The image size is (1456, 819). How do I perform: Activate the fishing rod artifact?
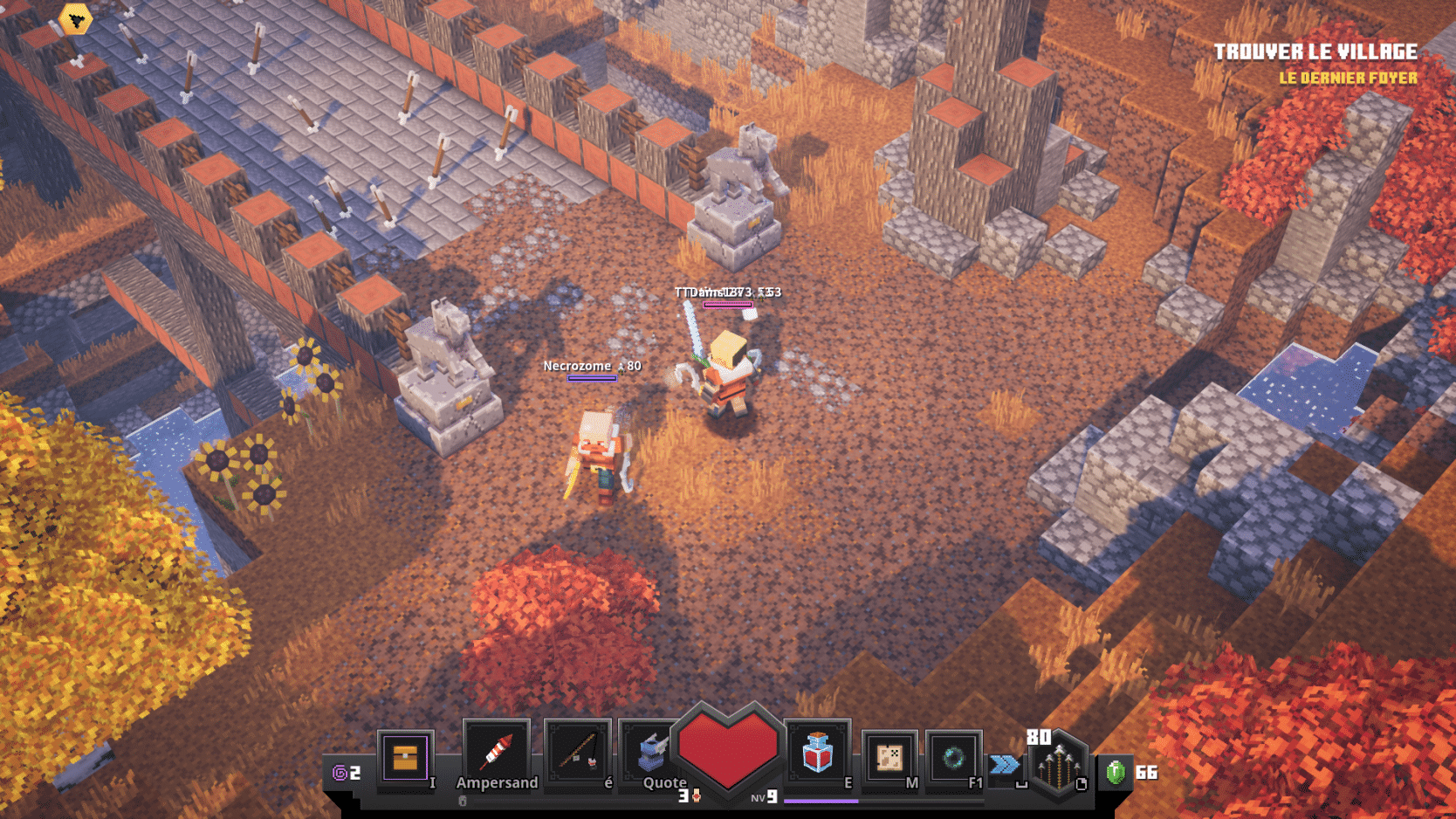(x=577, y=752)
